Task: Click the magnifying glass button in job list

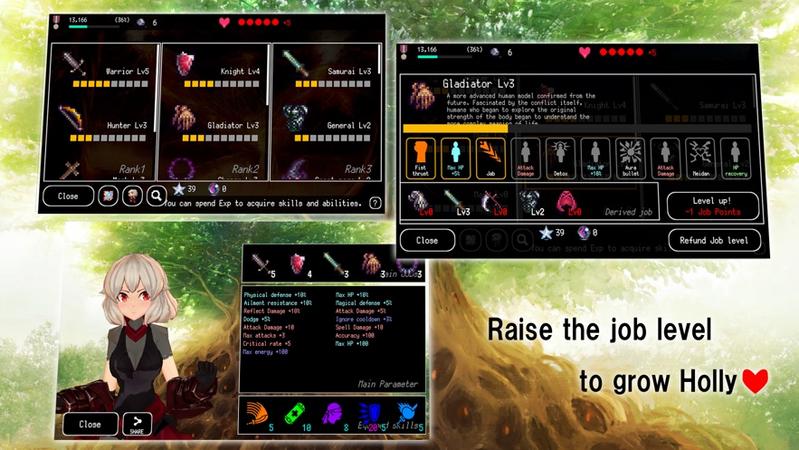Action: tap(157, 196)
